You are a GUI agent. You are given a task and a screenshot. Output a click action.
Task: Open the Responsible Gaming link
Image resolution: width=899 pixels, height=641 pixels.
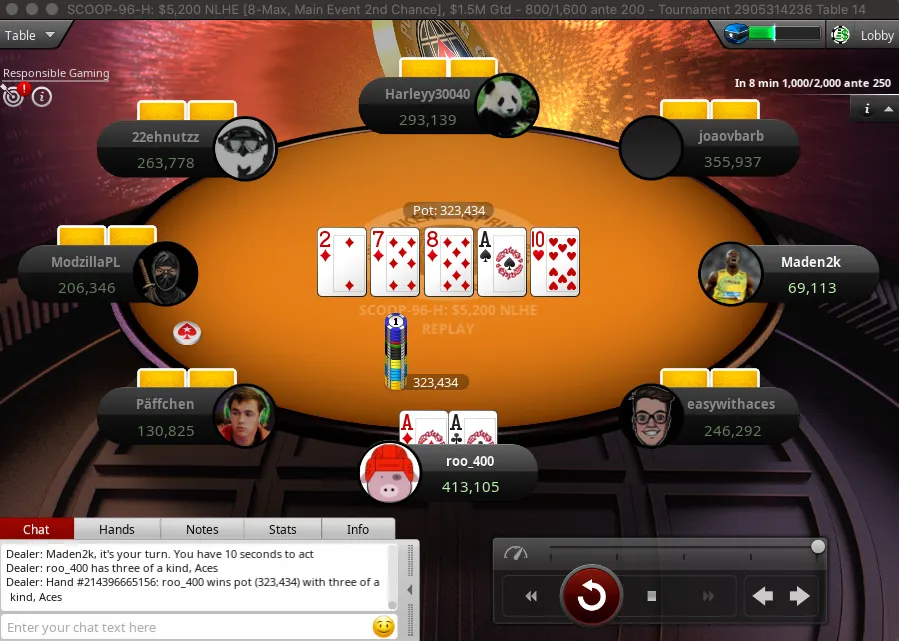pos(56,73)
